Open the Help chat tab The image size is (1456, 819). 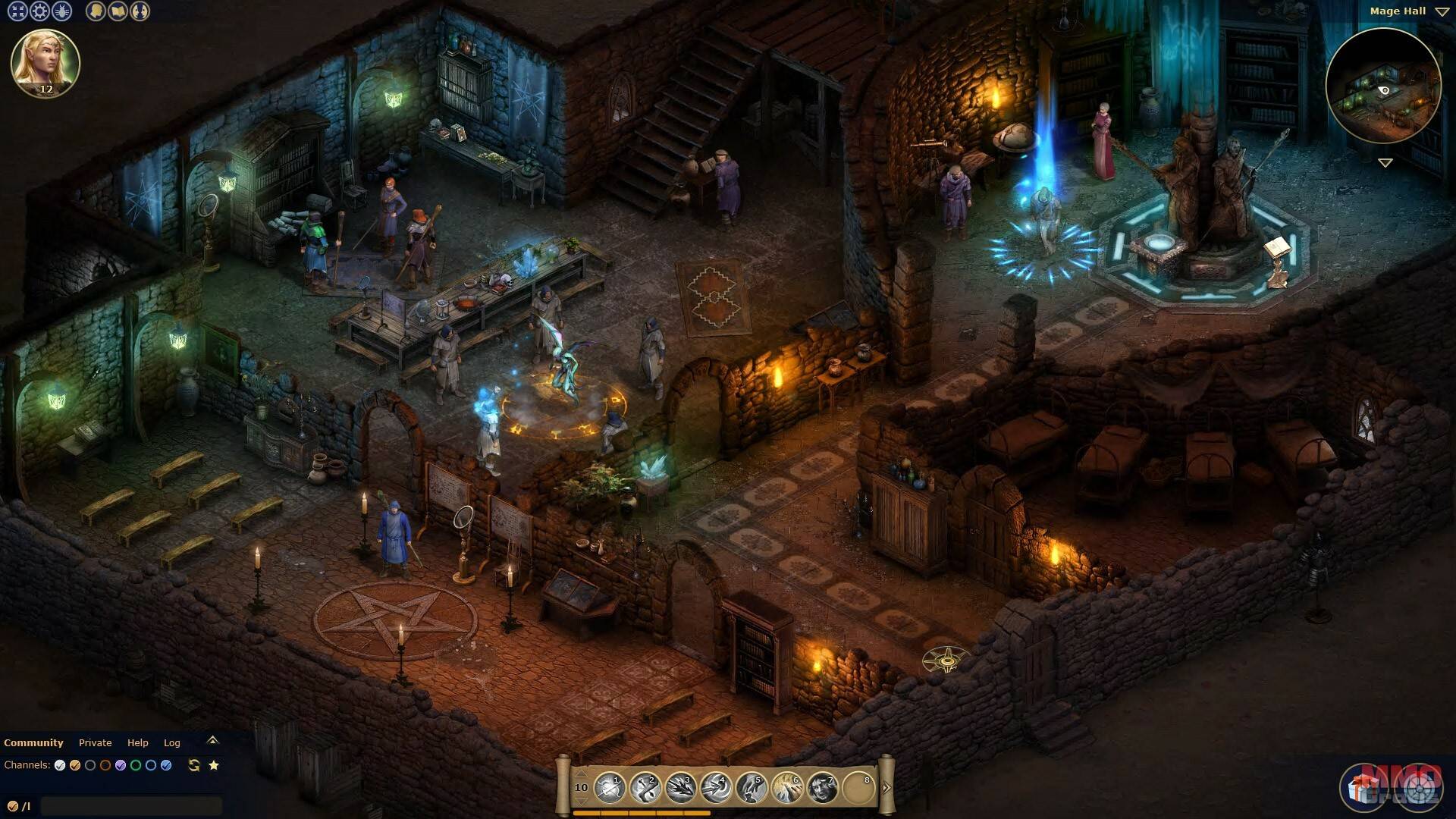coord(137,743)
